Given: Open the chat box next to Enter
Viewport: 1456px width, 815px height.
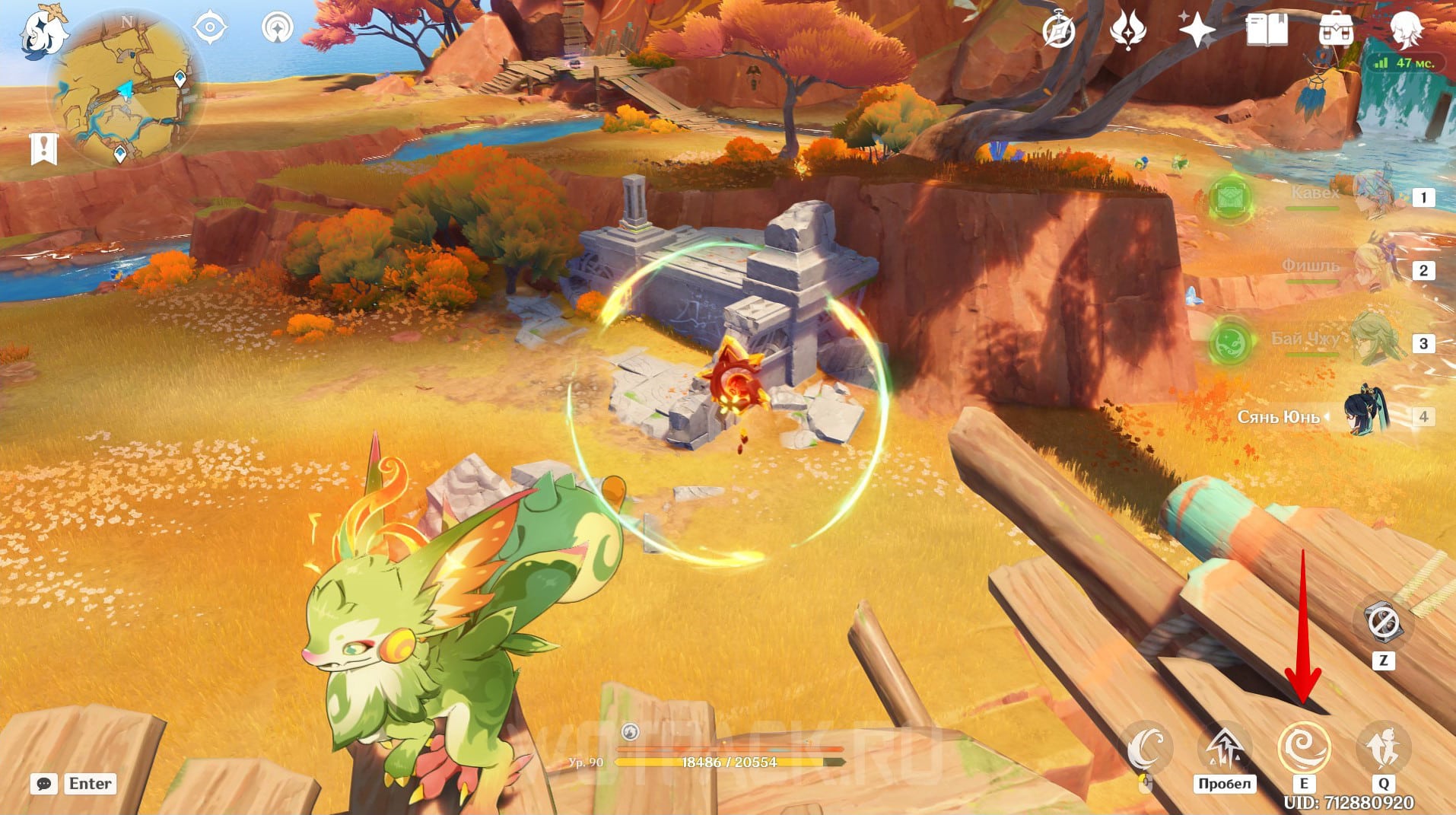Looking at the screenshot, I should pyautogui.click(x=44, y=783).
